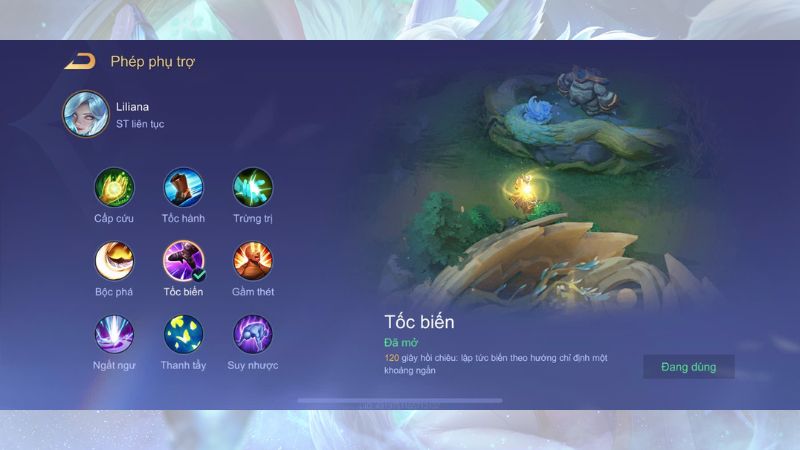This screenshot has height=450, width=800.
Task: Pick the Trừng trị spell
Action: (253, 187)
